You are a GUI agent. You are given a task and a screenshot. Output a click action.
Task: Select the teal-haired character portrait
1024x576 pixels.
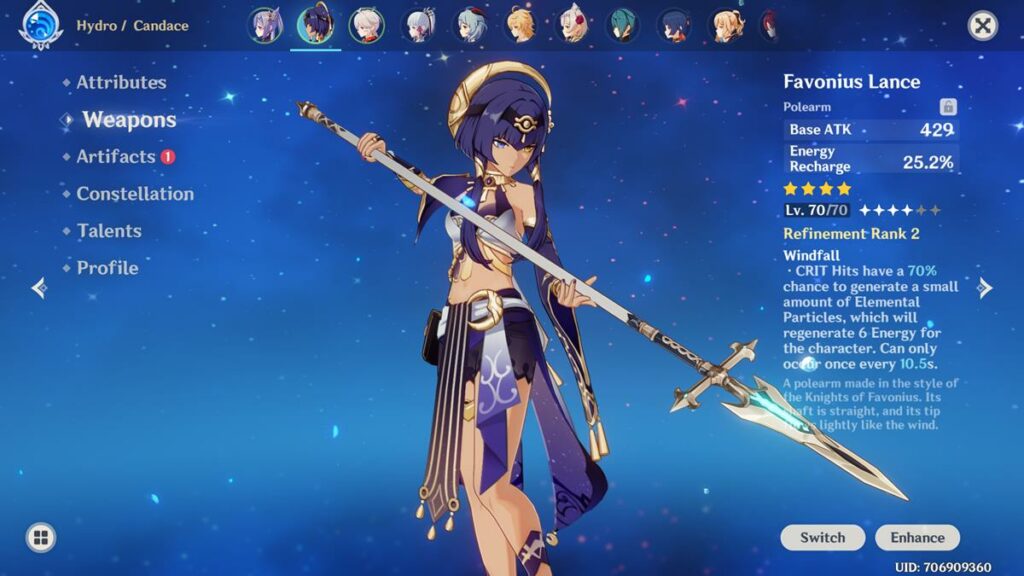coord(624,25)
